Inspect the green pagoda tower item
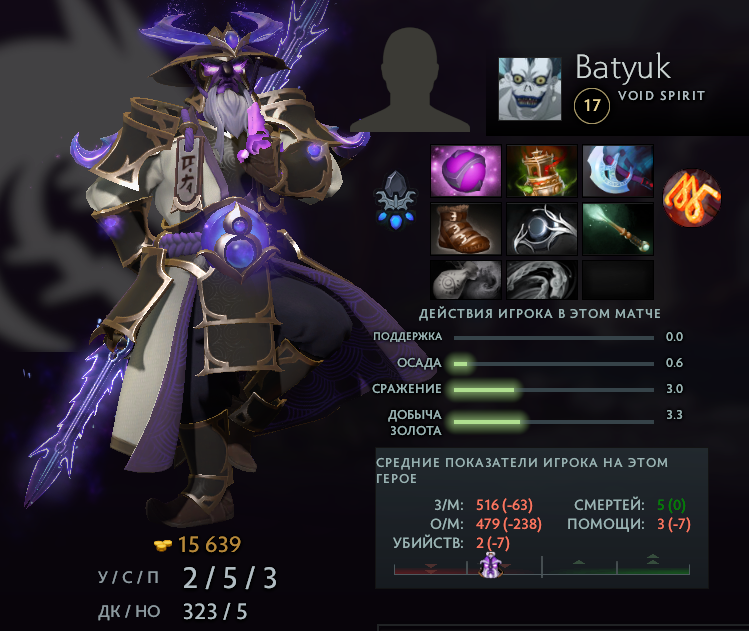The height and width of the screenshot is (631, 749). (x=541, y=171)
